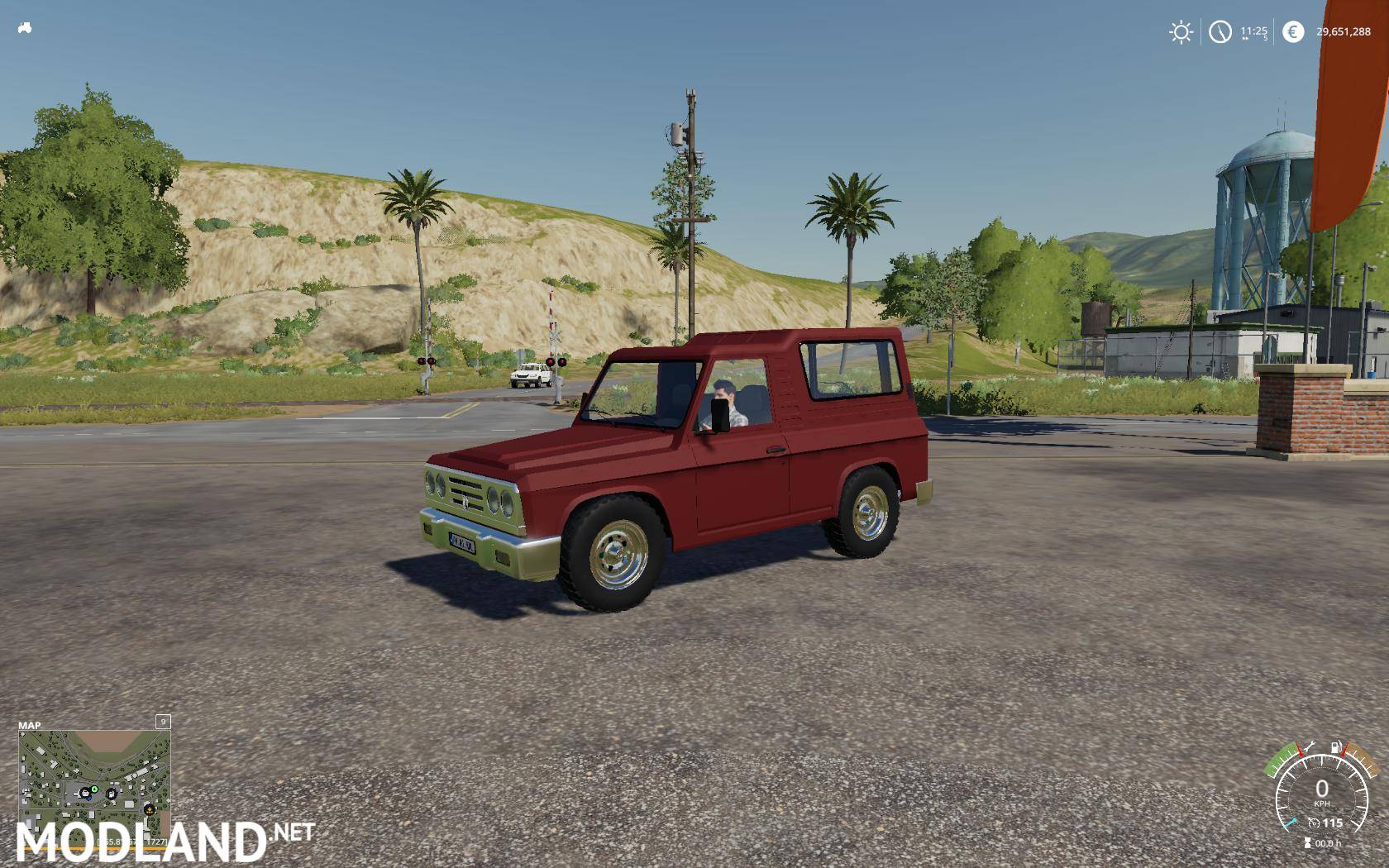Viewport: 1389px width, 868px height.
Task: Click the coordinates readout below the minimap
Action: [132, 842]
